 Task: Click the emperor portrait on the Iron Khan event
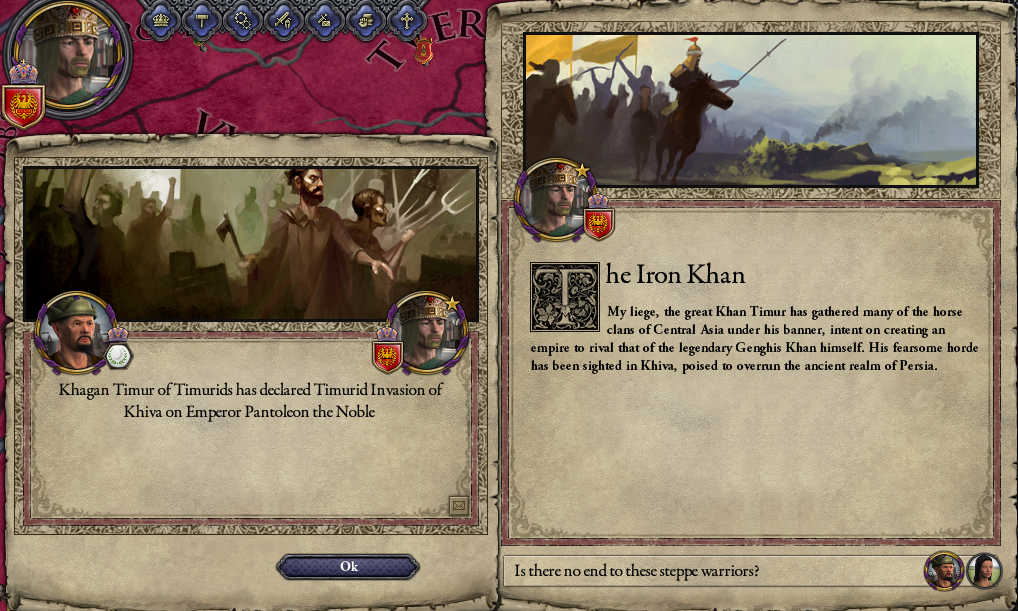coord(551,198)
